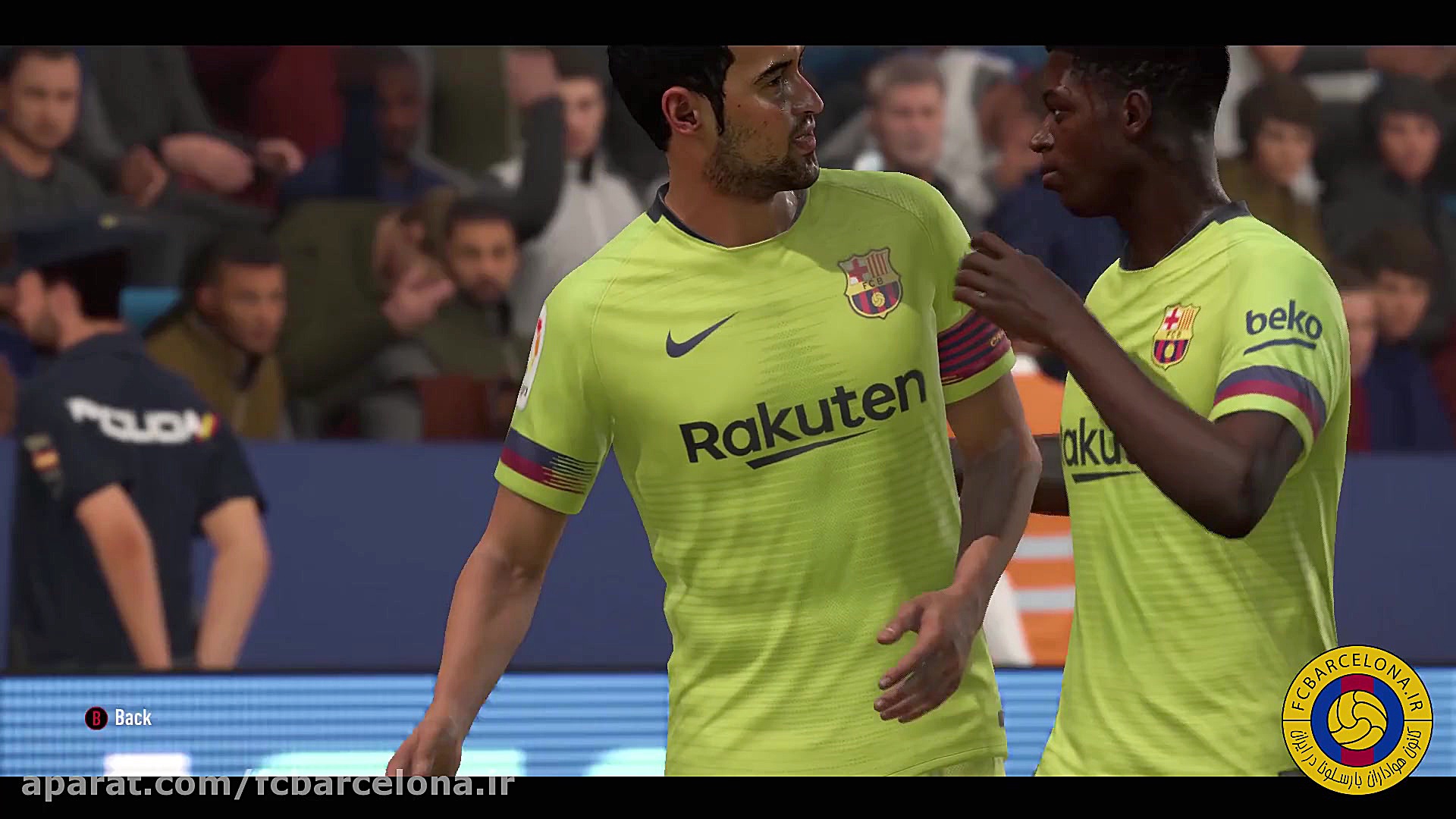Open the aparat.com/fcbarcelona.ir watermark link

coord(268,784)
